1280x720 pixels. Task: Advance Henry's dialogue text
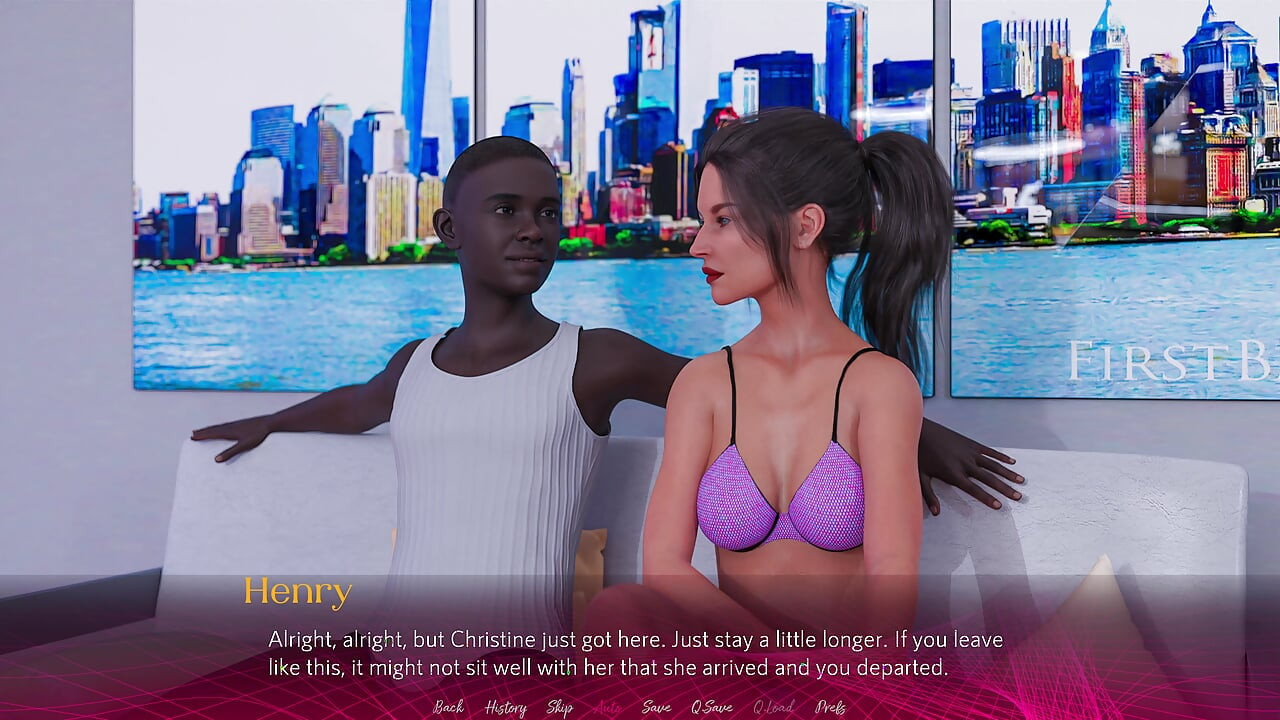point(635,653)
